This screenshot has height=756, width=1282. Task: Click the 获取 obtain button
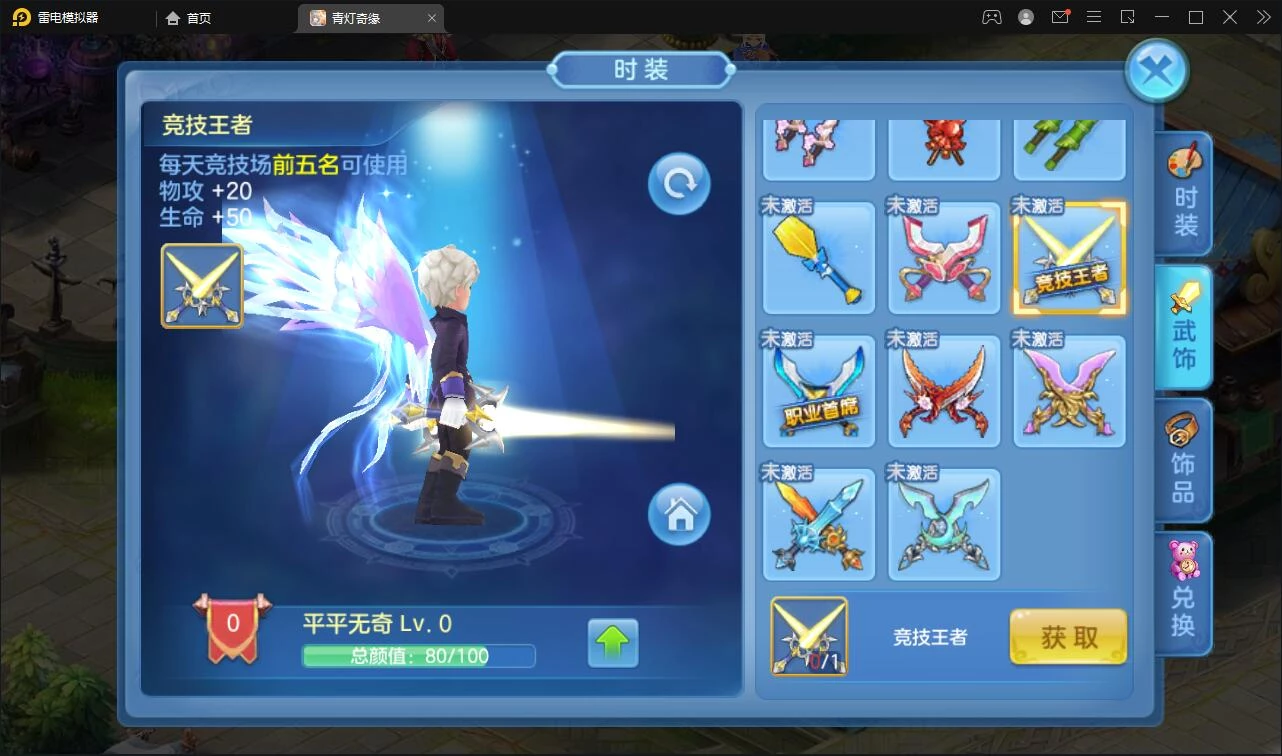point(1068,637)
